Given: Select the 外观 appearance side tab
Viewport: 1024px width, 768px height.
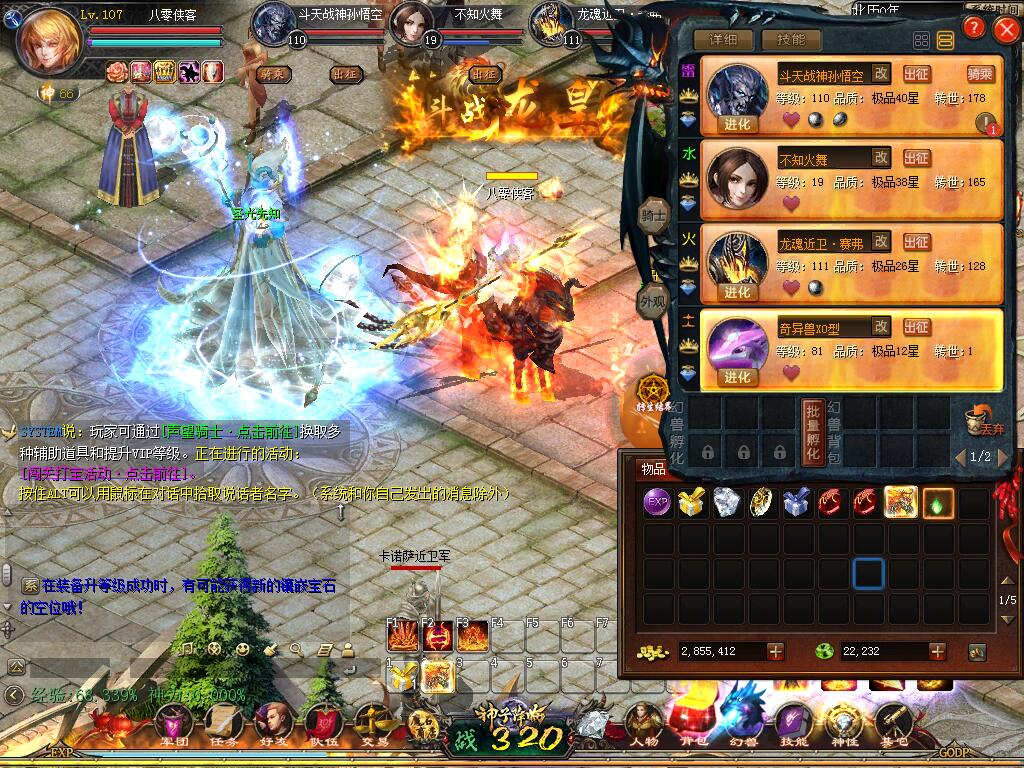Looking at the screenshot, I should 652,301.
